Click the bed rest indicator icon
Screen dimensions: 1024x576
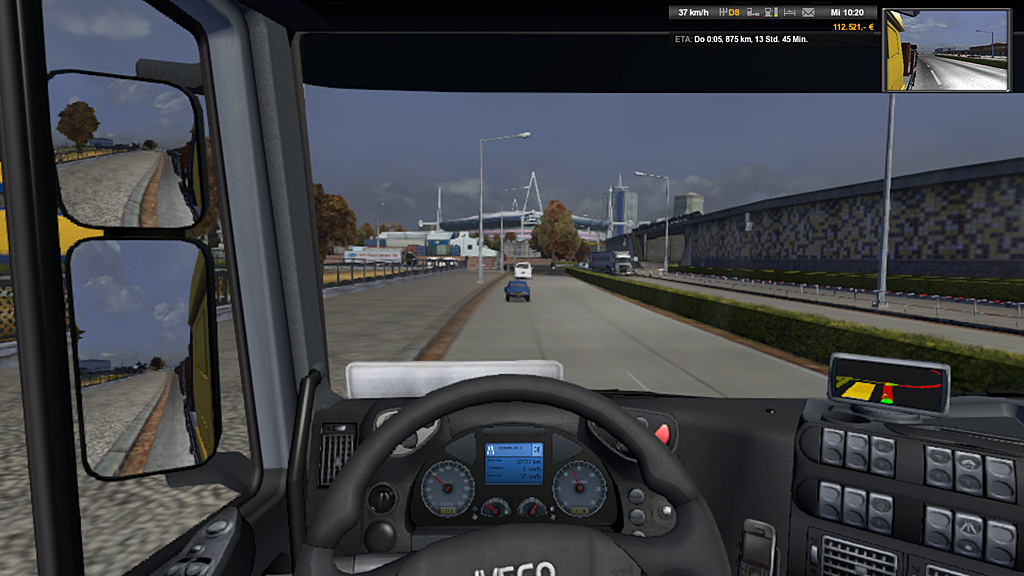point(790,13)
